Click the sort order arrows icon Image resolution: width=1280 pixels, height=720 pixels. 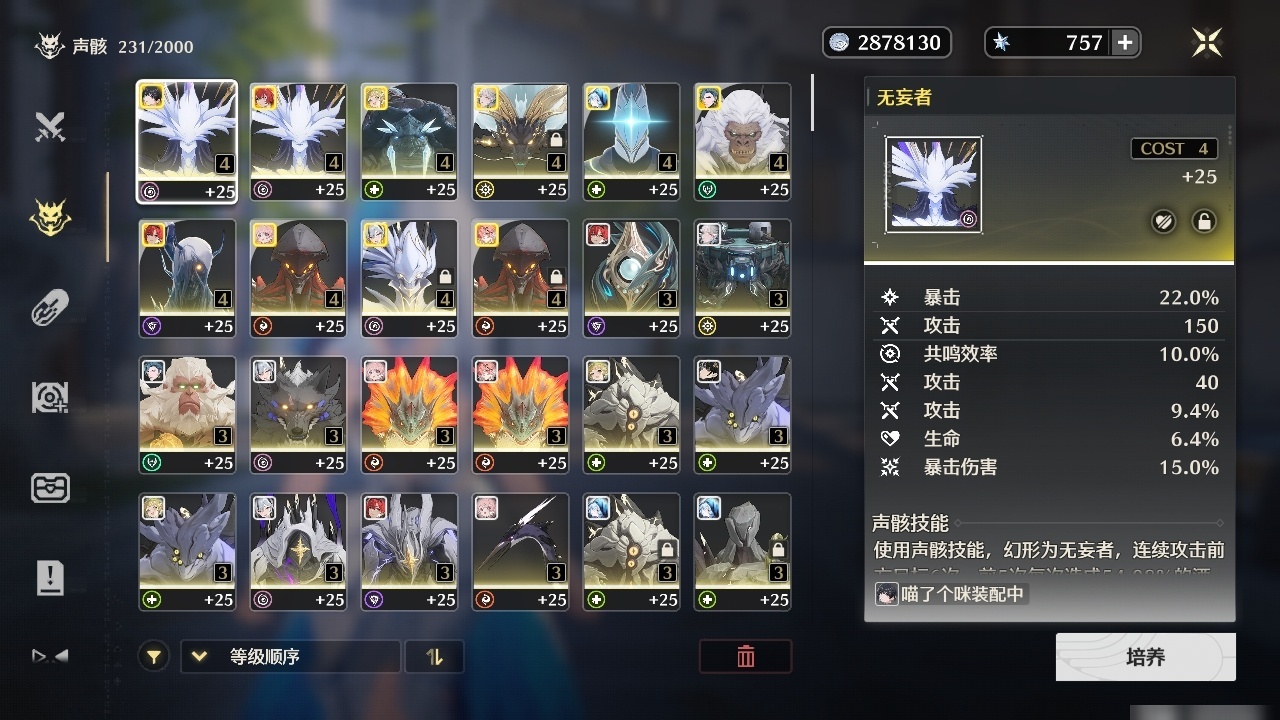point(434,657)
